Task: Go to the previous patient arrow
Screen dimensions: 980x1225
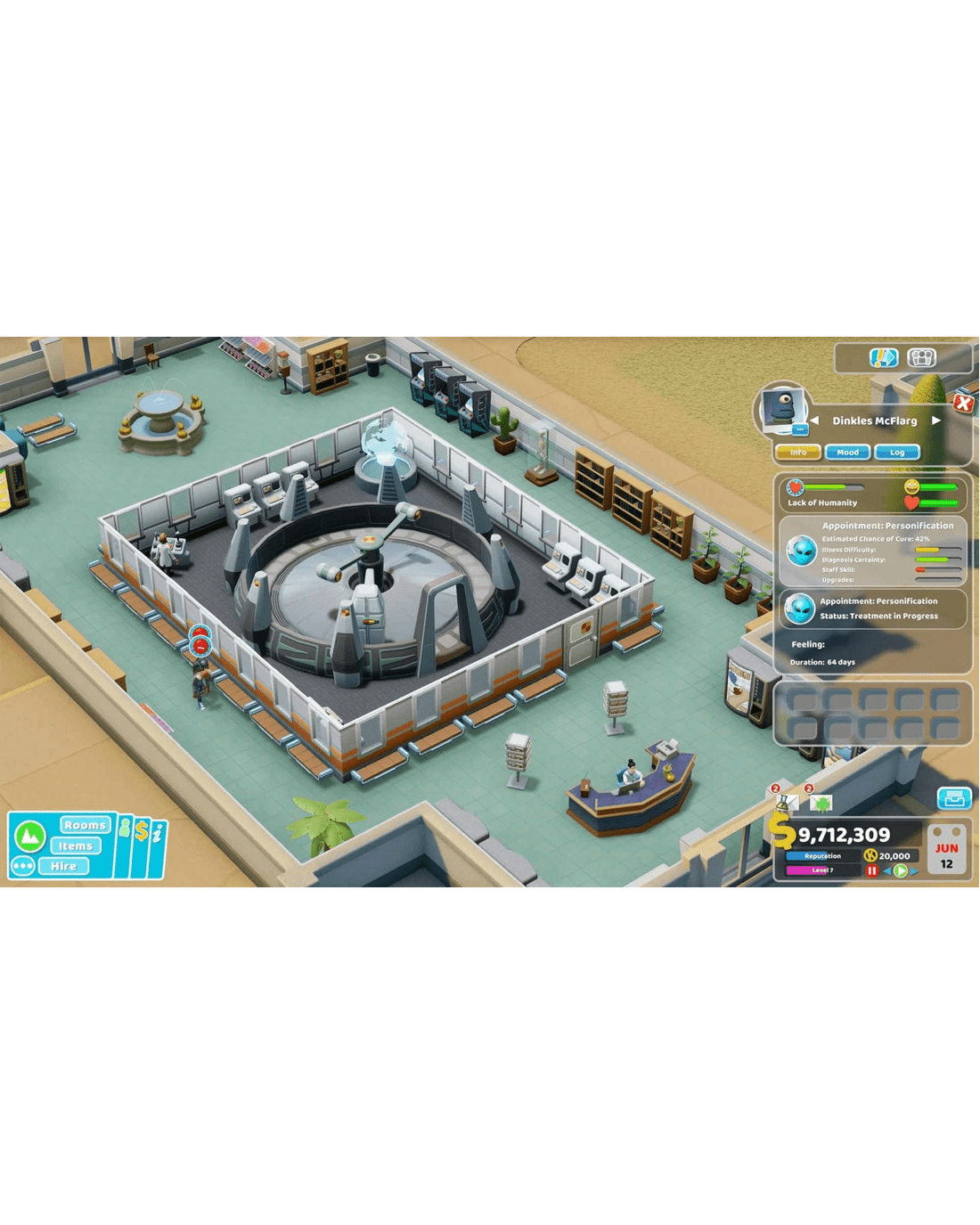Action: (x=814, y=421)
